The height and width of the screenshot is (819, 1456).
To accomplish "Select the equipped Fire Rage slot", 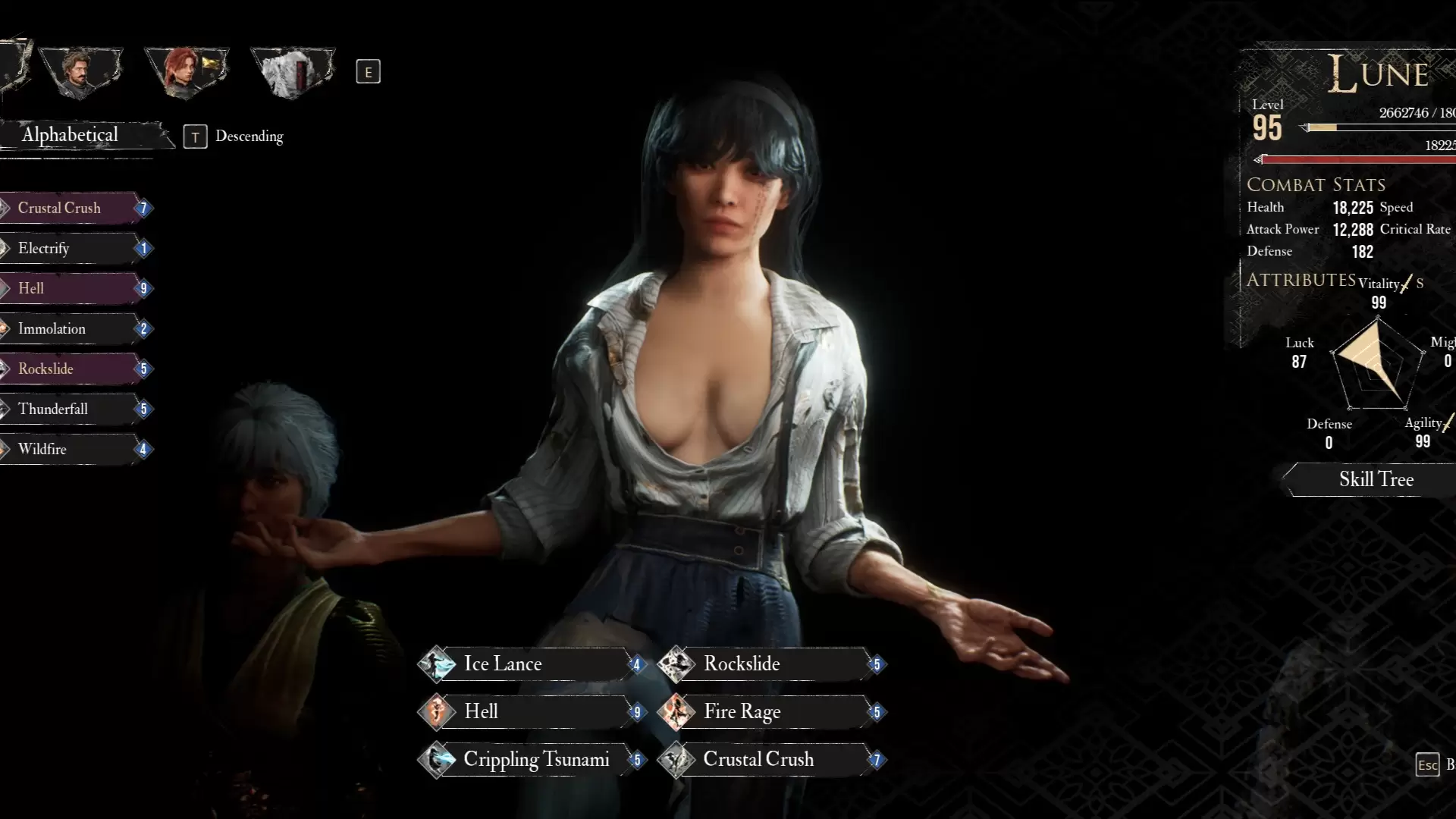I will (x=770, y=712).
